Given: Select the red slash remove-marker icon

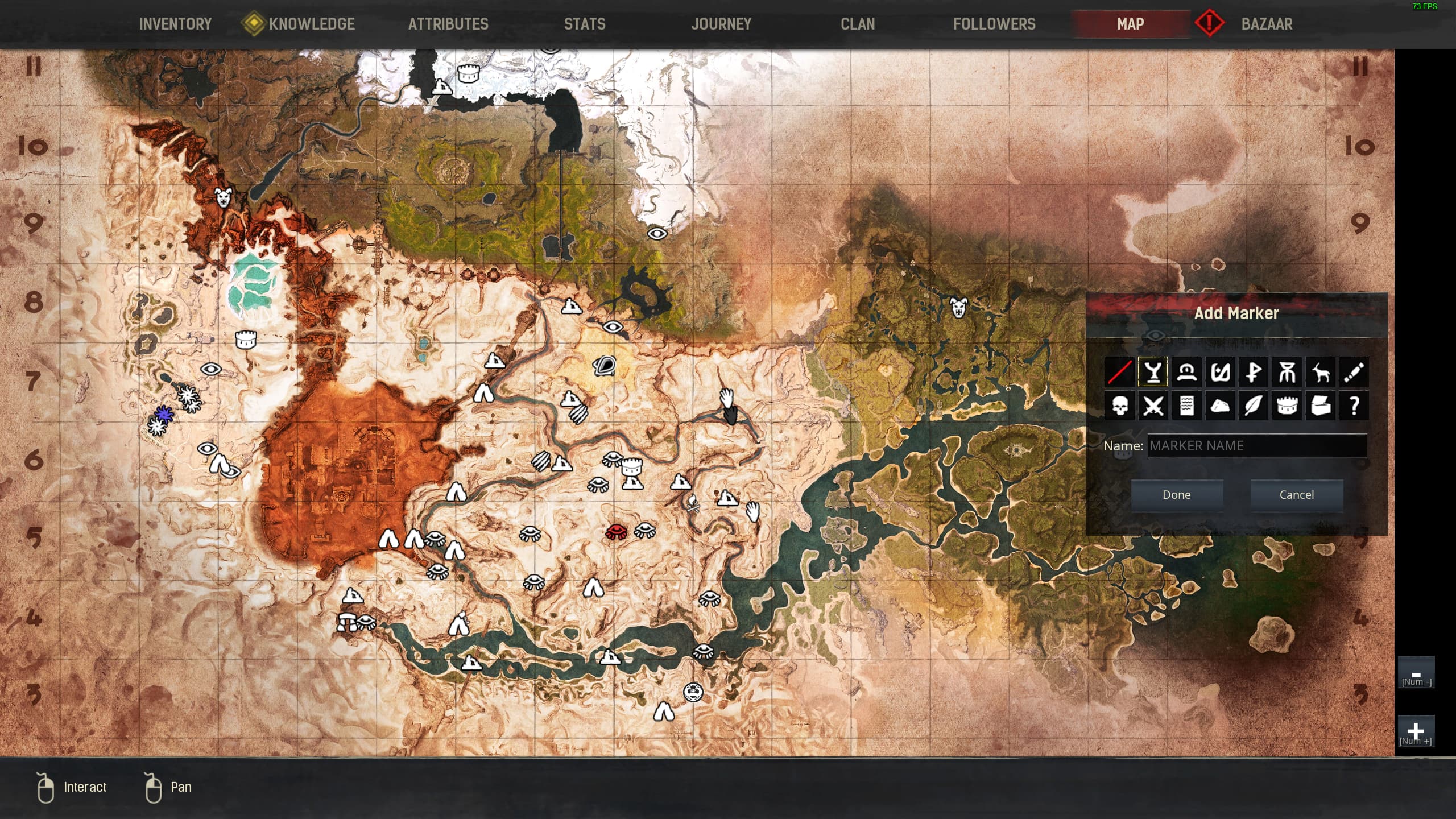Looking at the screenshot, I should pos(1119,373).
